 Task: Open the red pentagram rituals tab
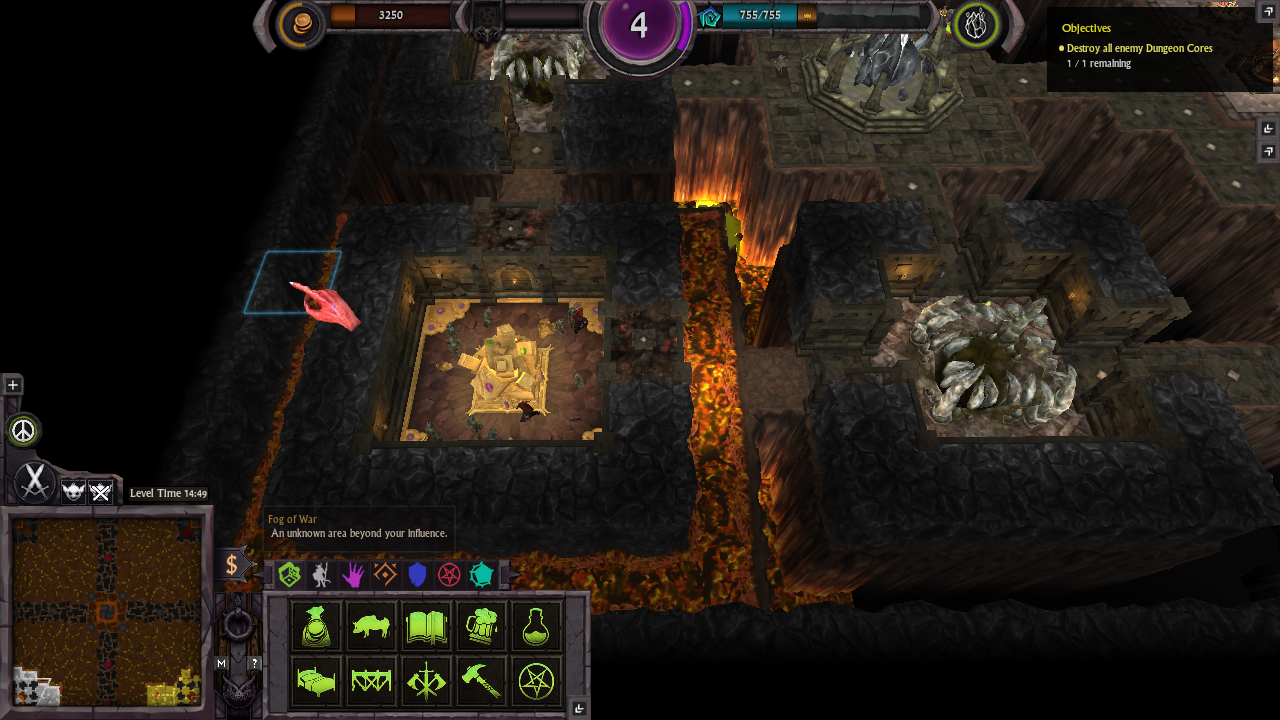pyautogui.click(x=449, y=574)
